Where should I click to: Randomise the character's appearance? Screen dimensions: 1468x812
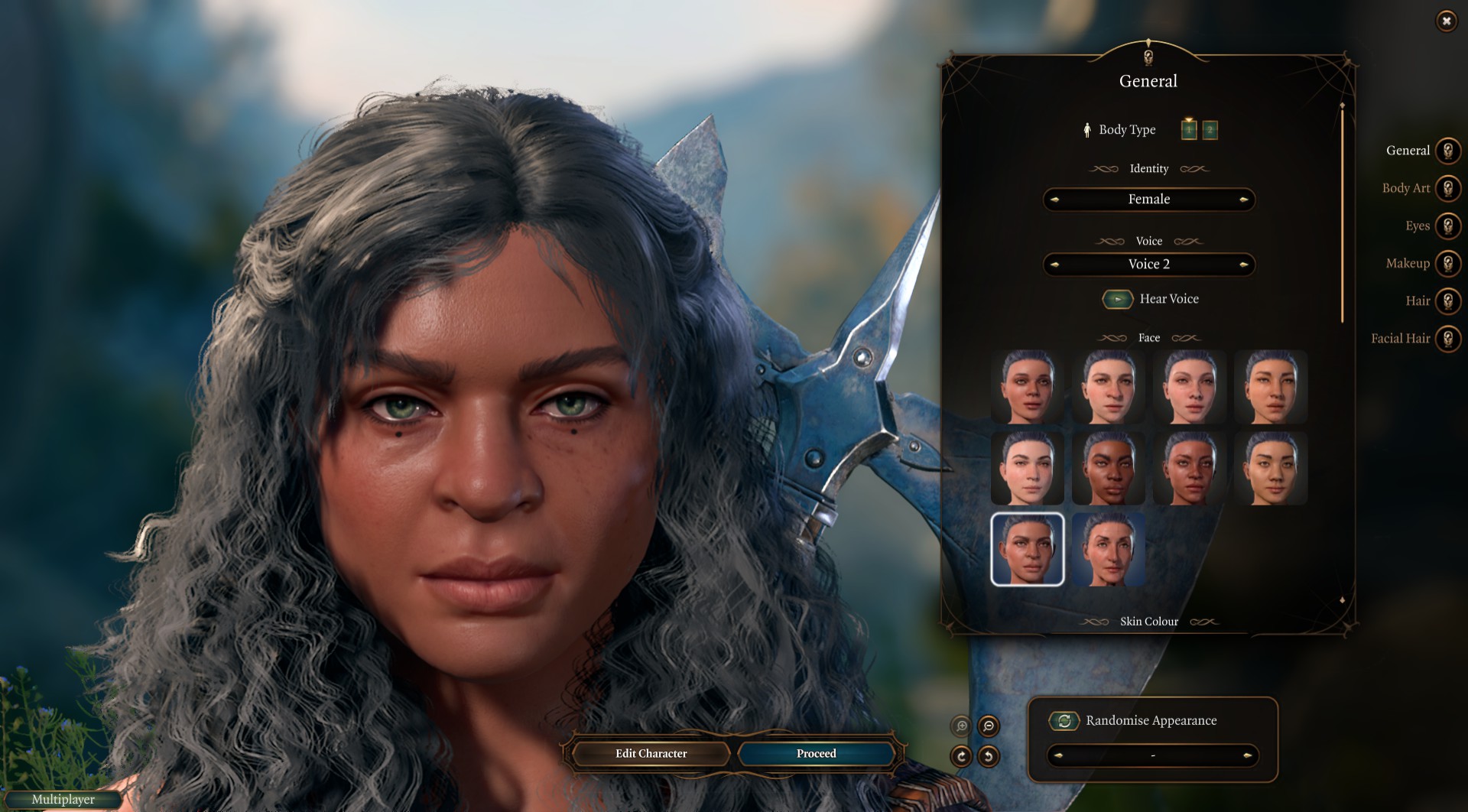(1064, 720)
